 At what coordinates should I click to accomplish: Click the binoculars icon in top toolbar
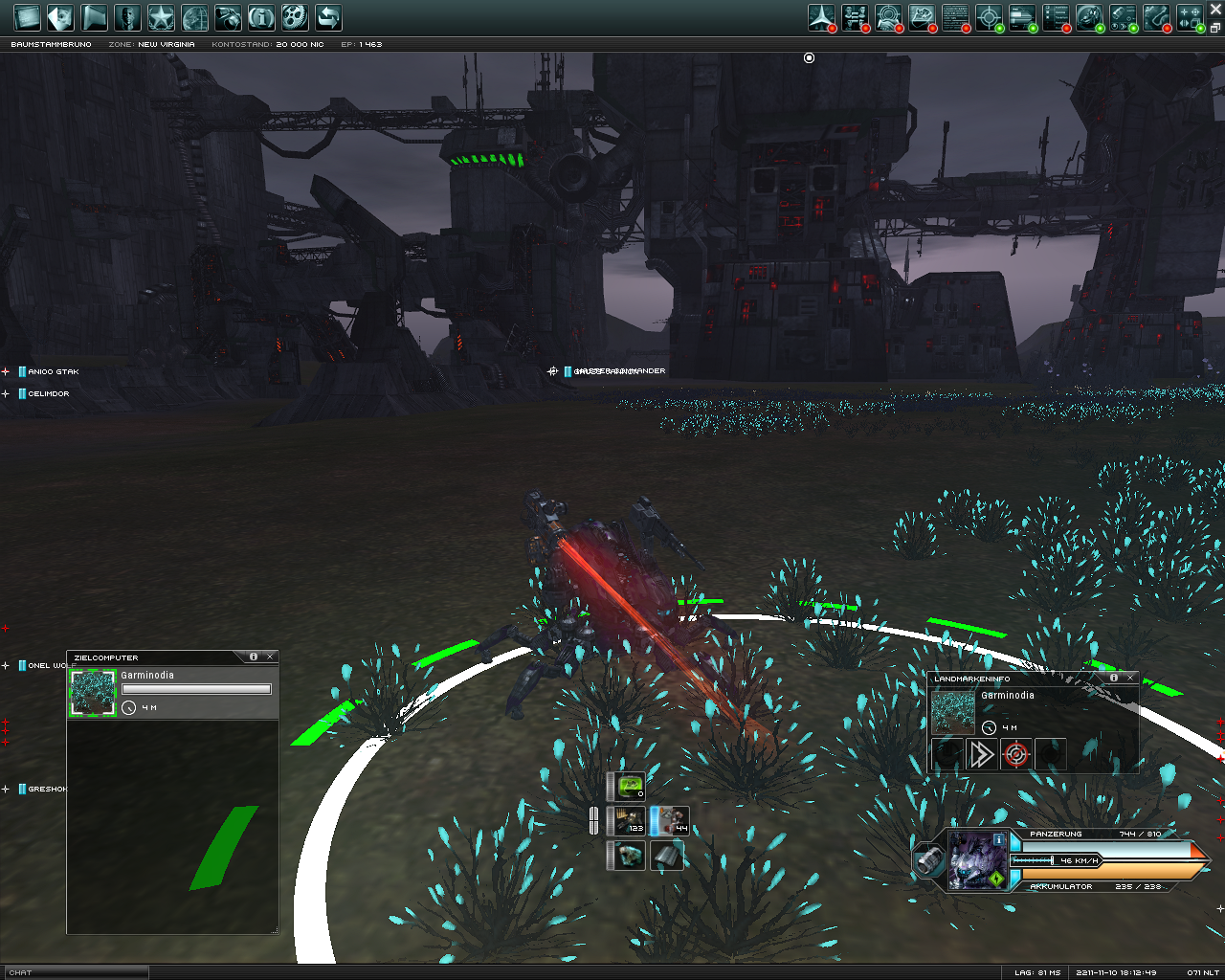(228, 17)
